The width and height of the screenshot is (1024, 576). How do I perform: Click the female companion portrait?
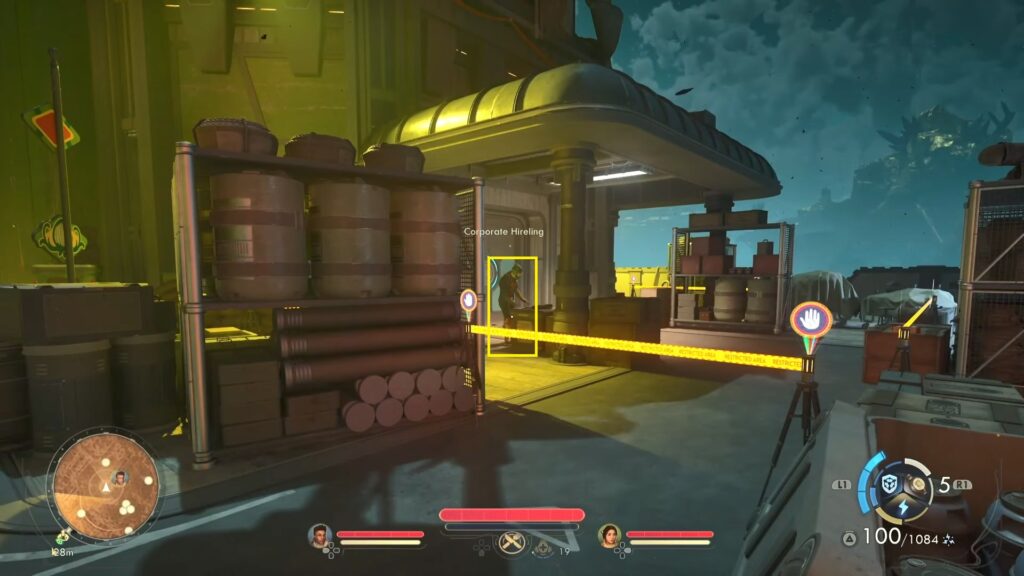click(x=609, y=536)
